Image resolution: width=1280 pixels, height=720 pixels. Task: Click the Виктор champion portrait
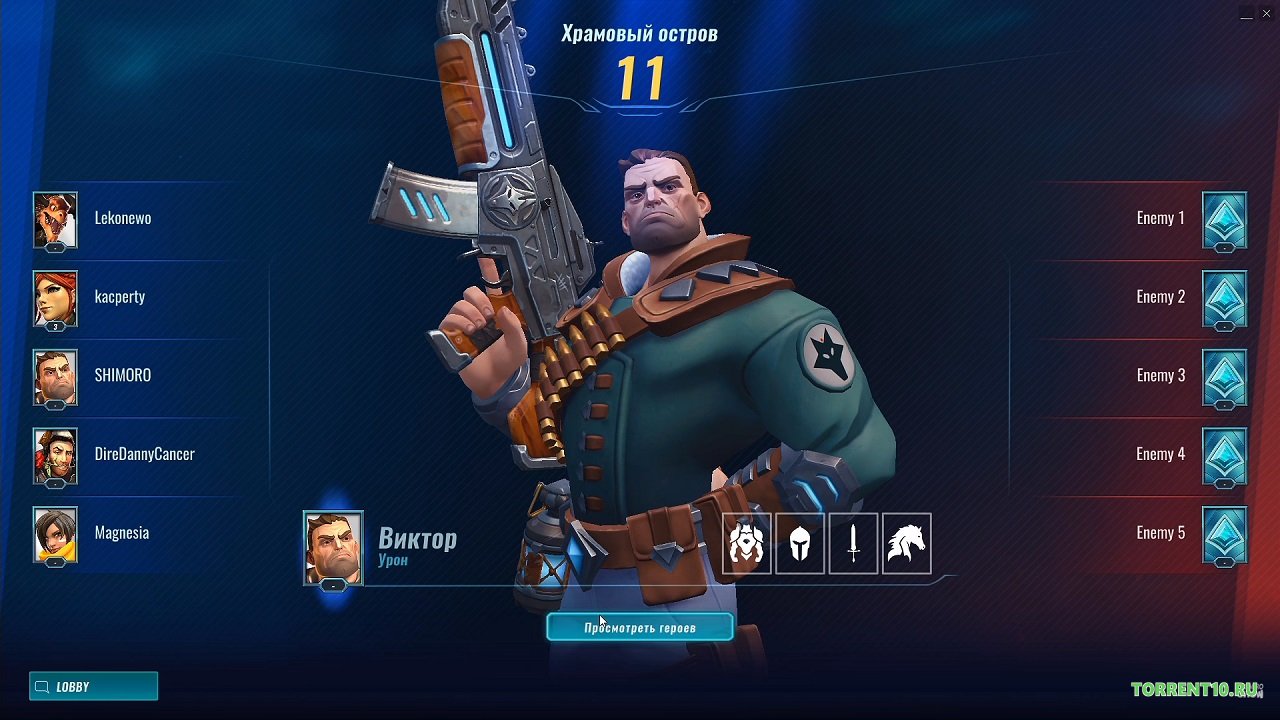[x=333, y=546]
